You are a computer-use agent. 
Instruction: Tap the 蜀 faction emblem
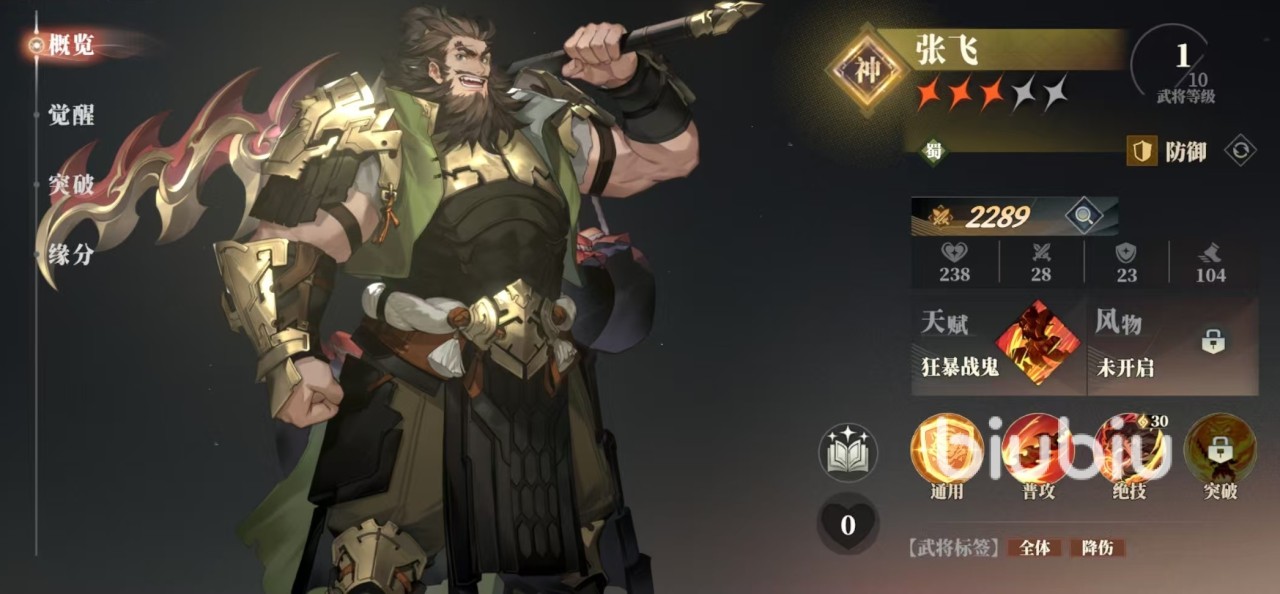point(932,152)
